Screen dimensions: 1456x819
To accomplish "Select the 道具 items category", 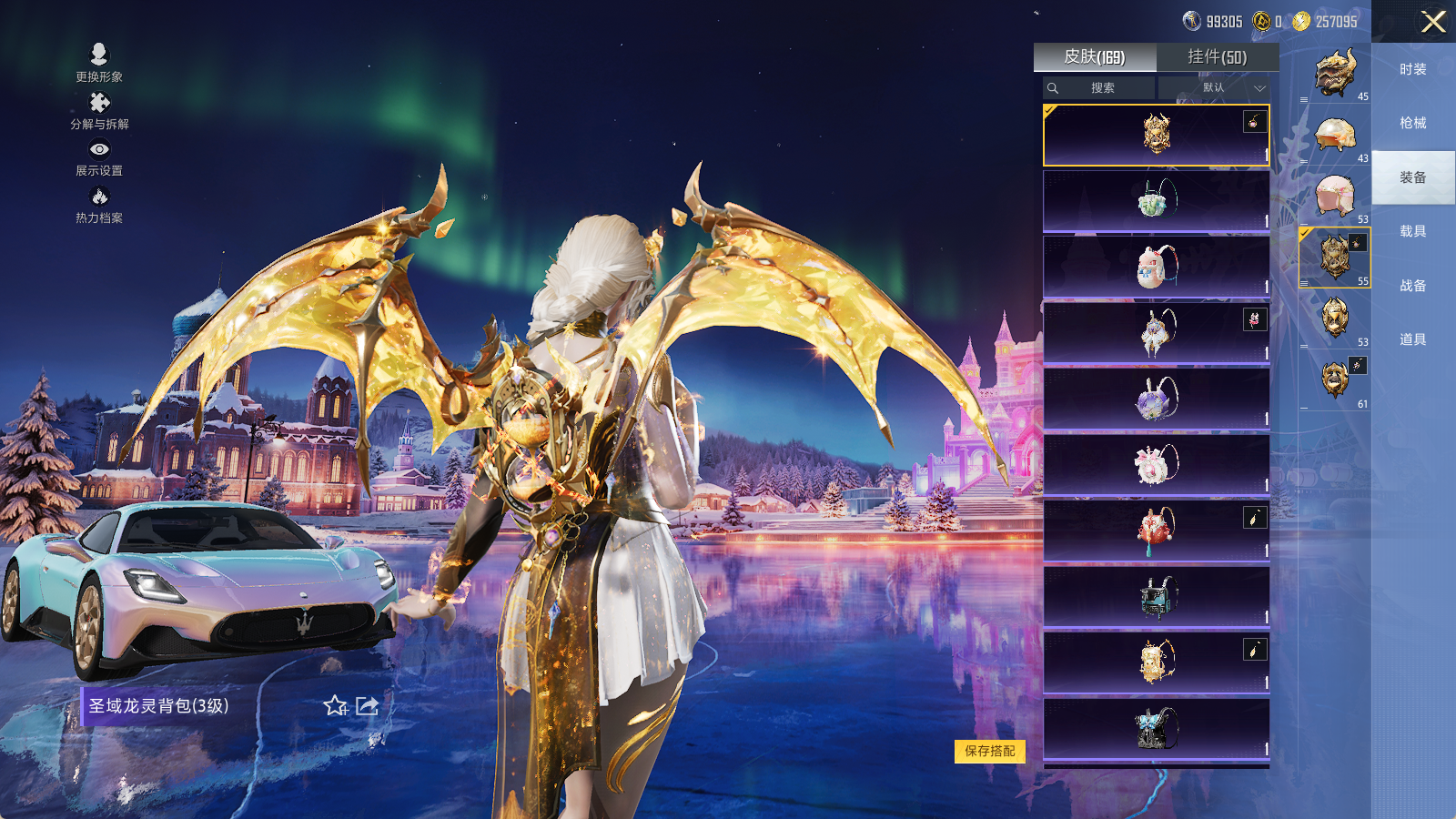I will point(1412,339).
